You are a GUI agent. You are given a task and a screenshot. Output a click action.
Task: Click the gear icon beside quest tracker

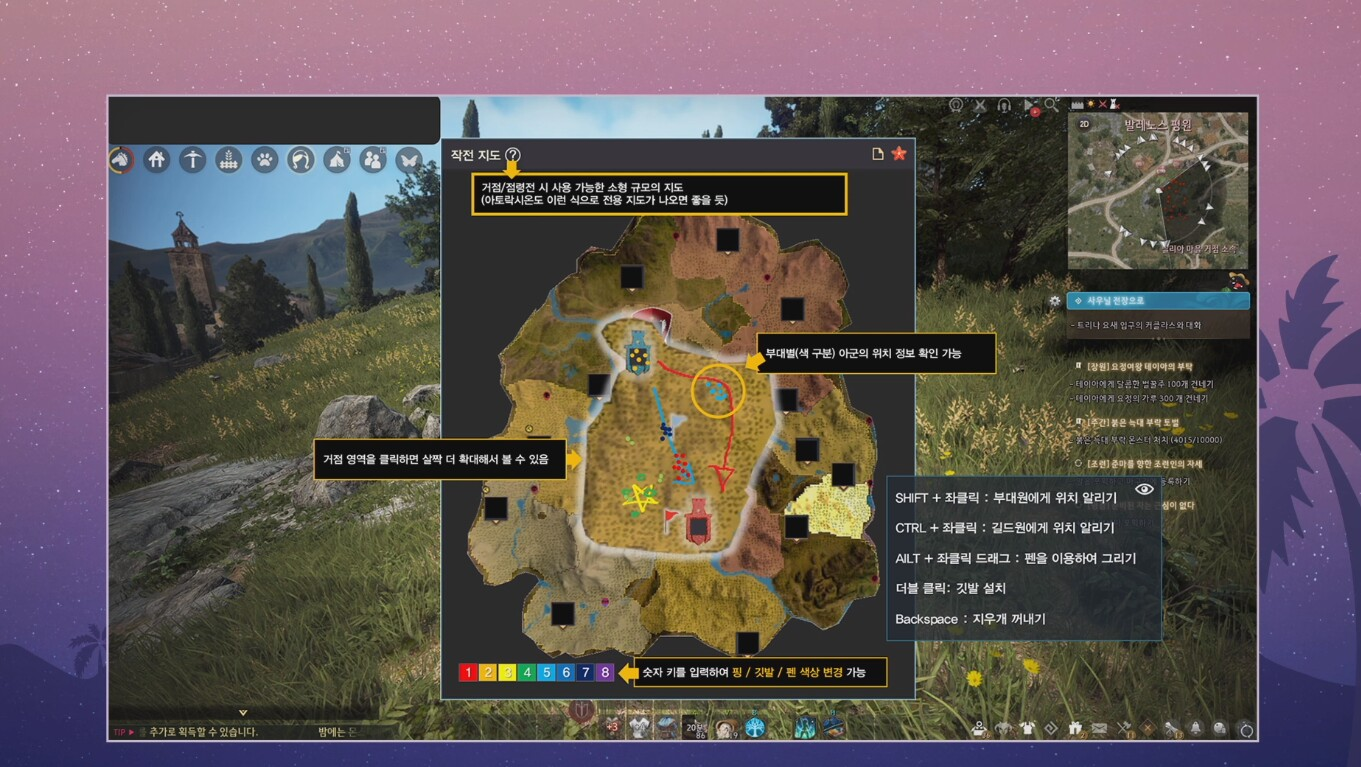click(x=1054, y=301)
